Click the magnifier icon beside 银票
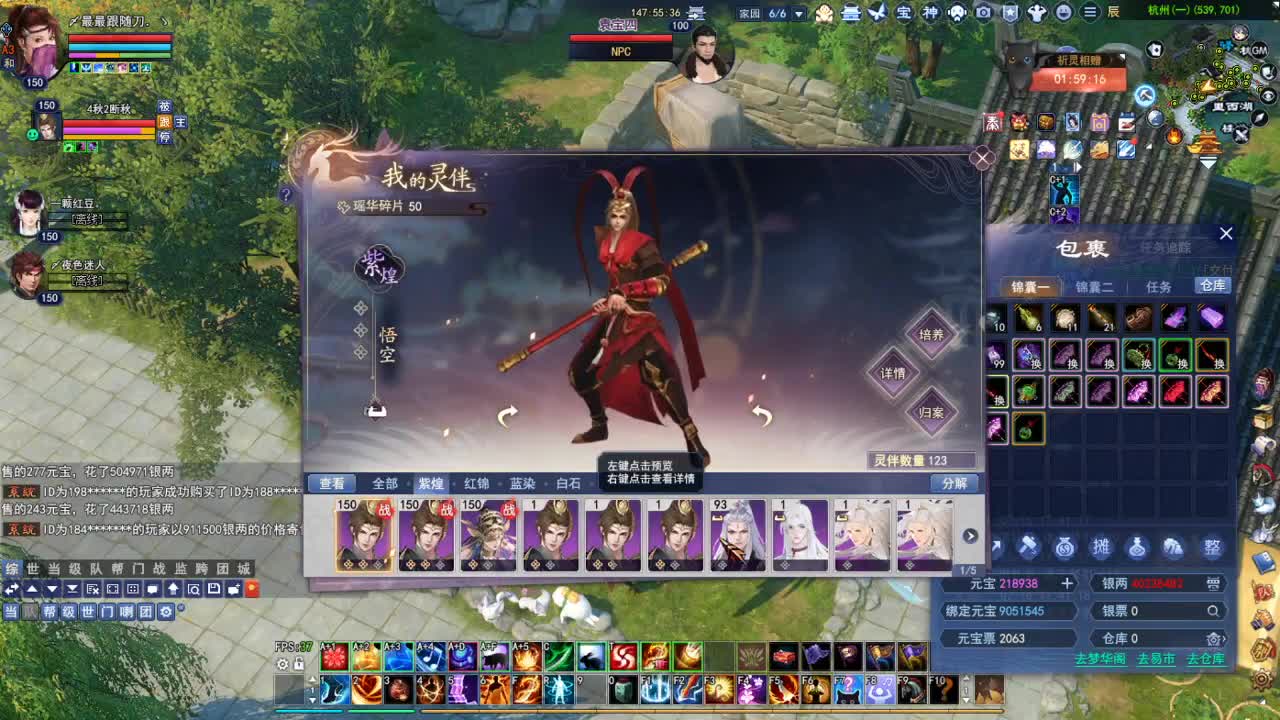 (x=1212, y=611)
